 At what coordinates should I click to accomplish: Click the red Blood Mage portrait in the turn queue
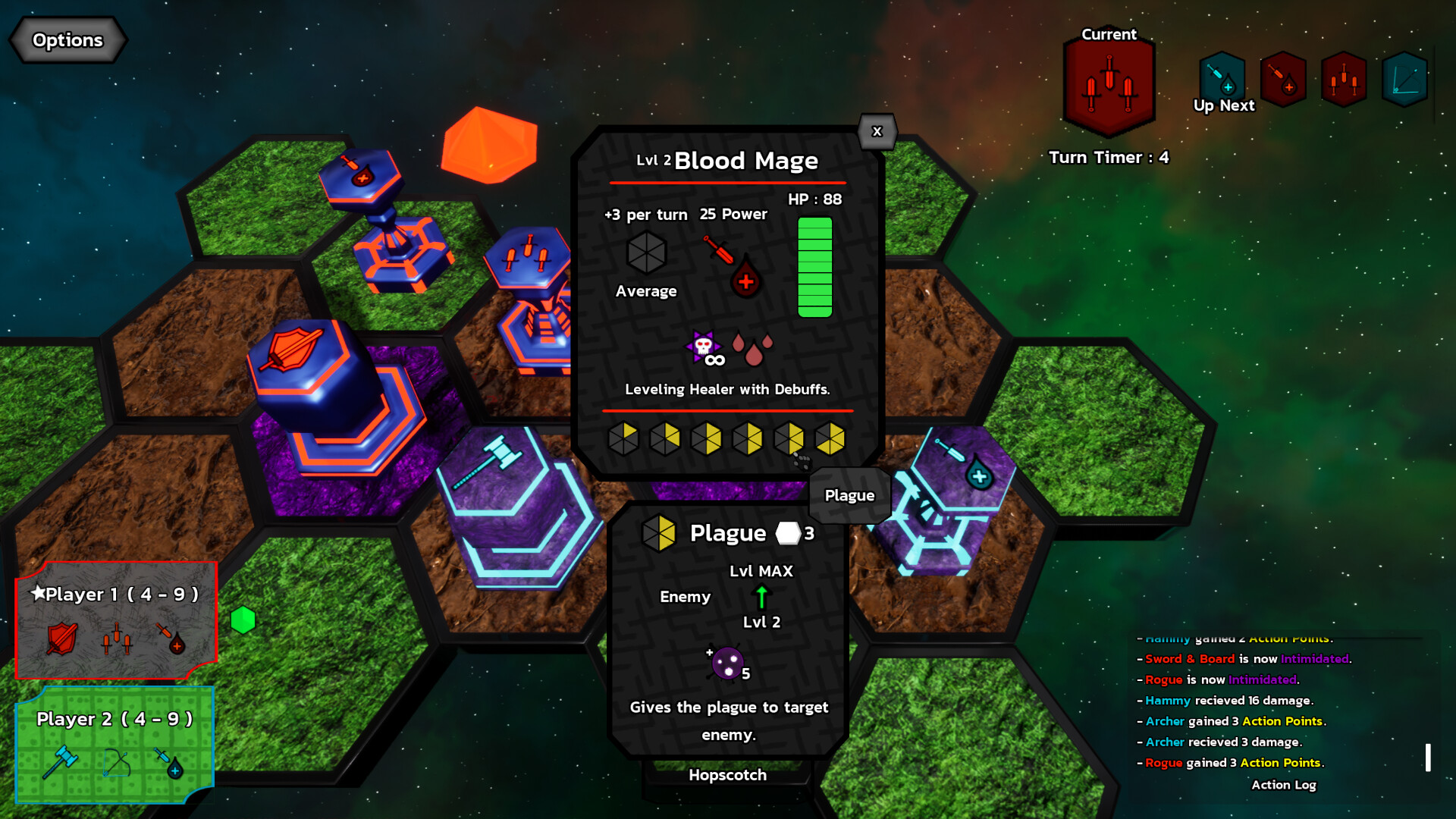click(1283, 79)
